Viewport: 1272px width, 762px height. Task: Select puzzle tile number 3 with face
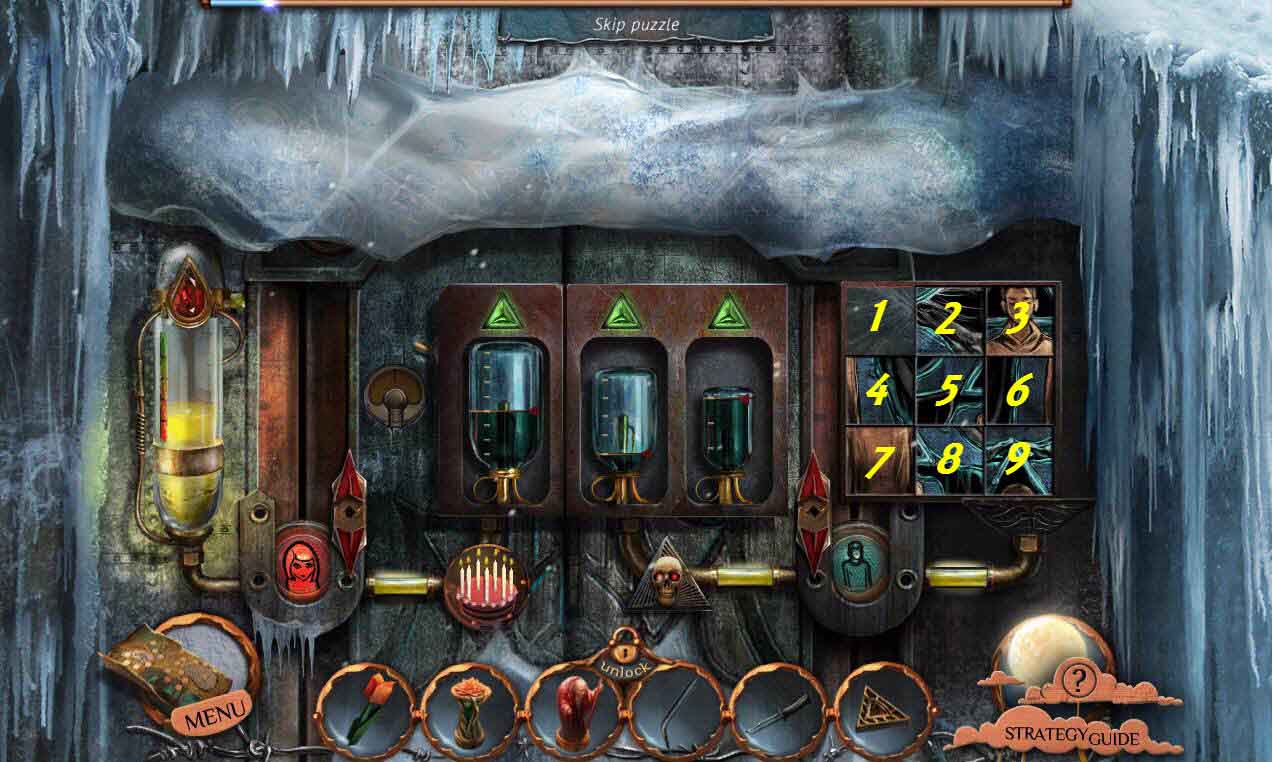1018,319
